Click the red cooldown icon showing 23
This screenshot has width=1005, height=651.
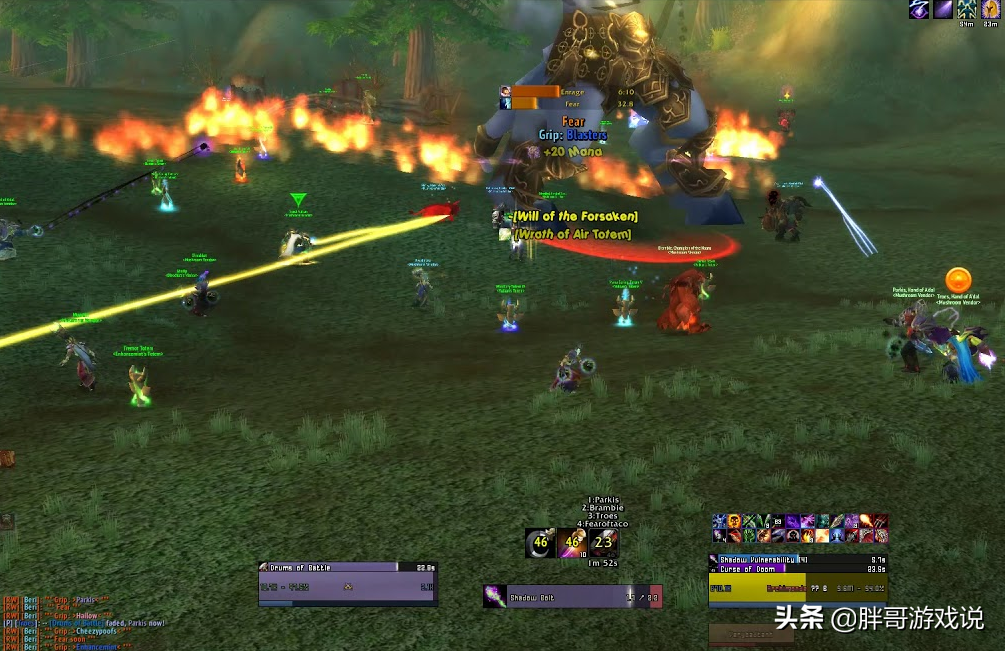click(x=603, y=543)
